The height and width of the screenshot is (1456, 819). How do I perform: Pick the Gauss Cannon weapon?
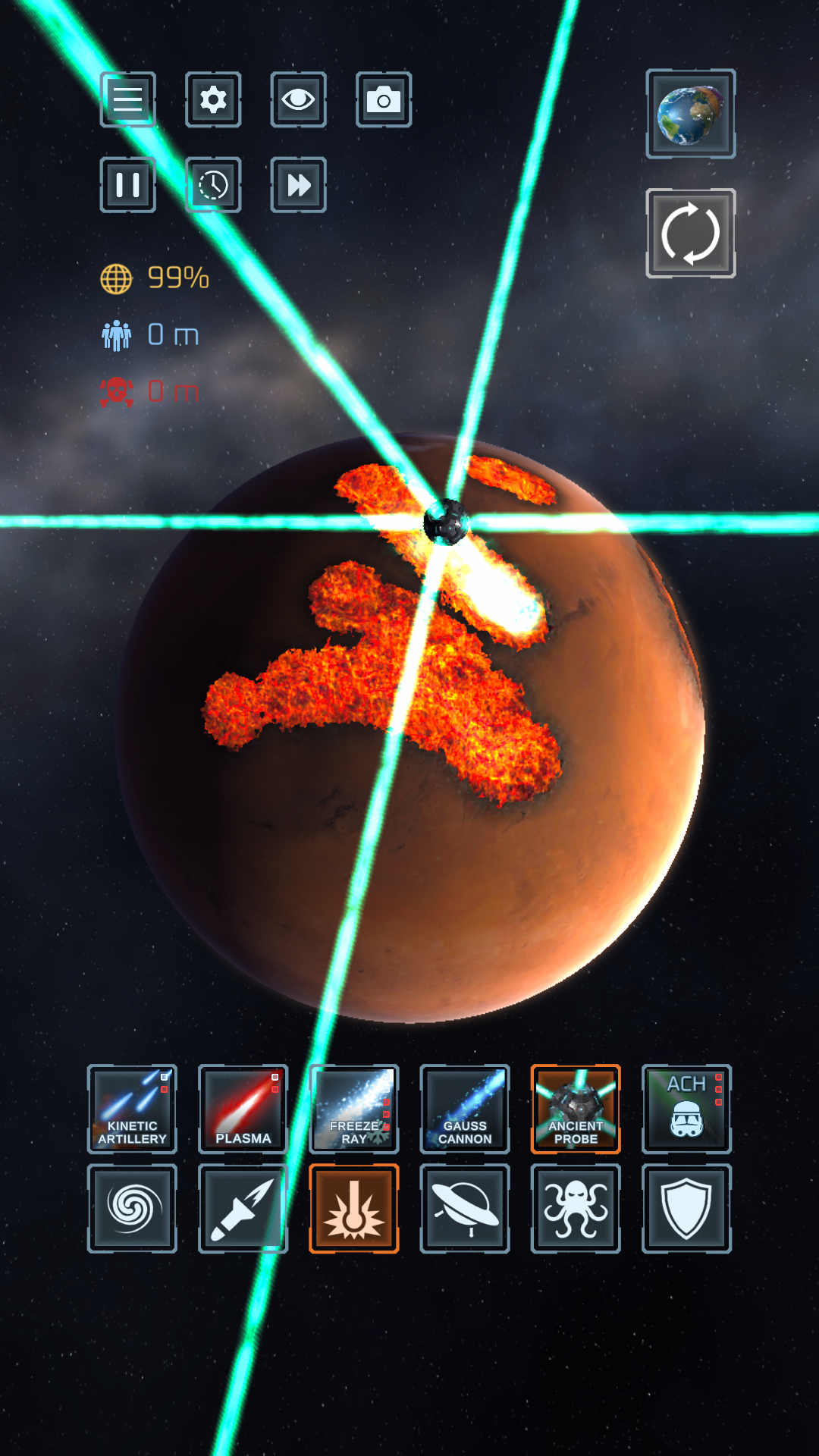(465, 1109)
